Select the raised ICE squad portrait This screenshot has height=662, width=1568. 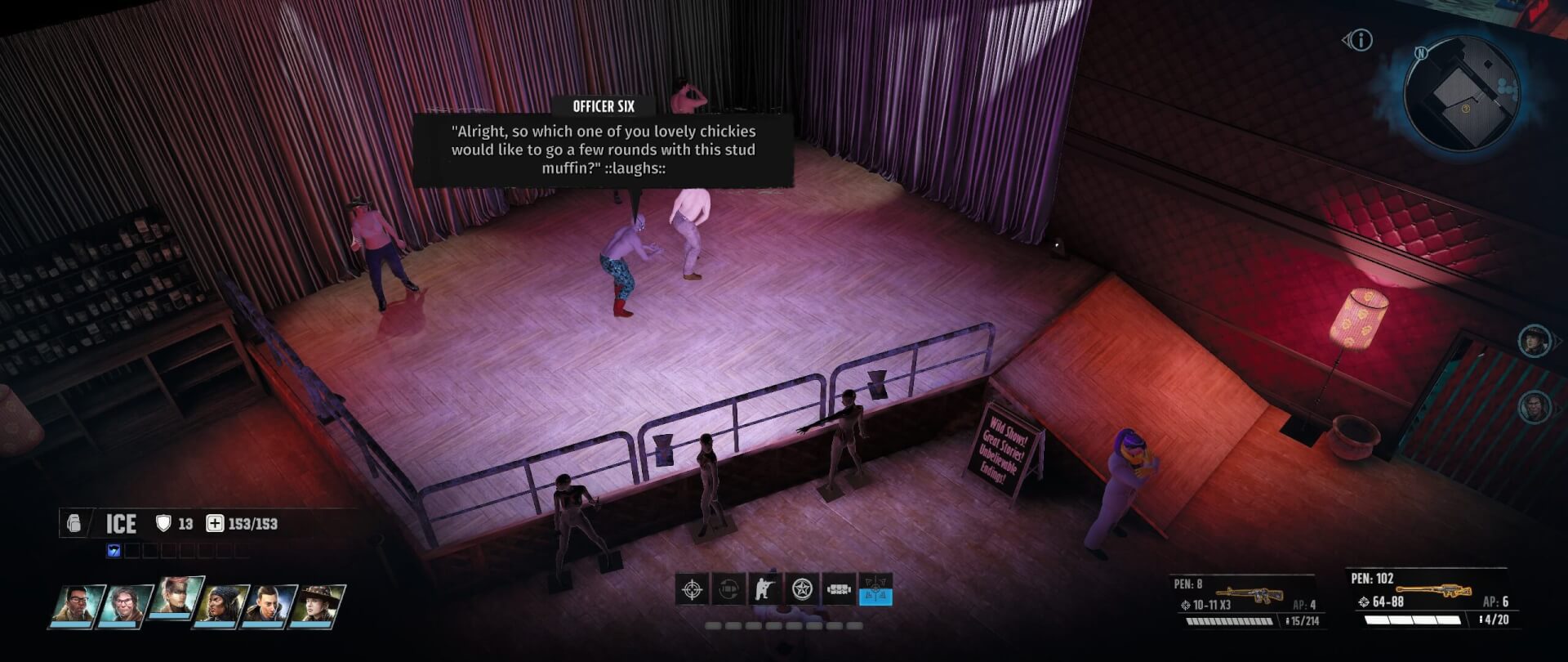coord(175,597)
